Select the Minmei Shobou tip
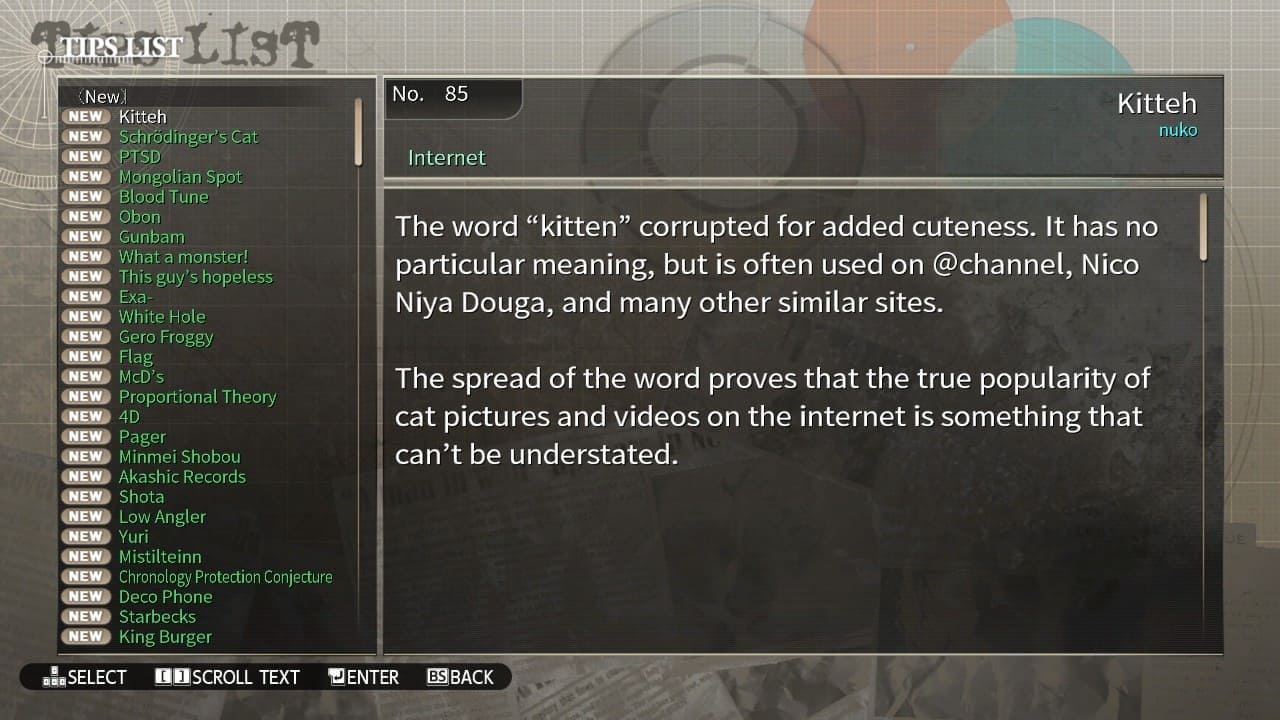 [x=179, y=457]
